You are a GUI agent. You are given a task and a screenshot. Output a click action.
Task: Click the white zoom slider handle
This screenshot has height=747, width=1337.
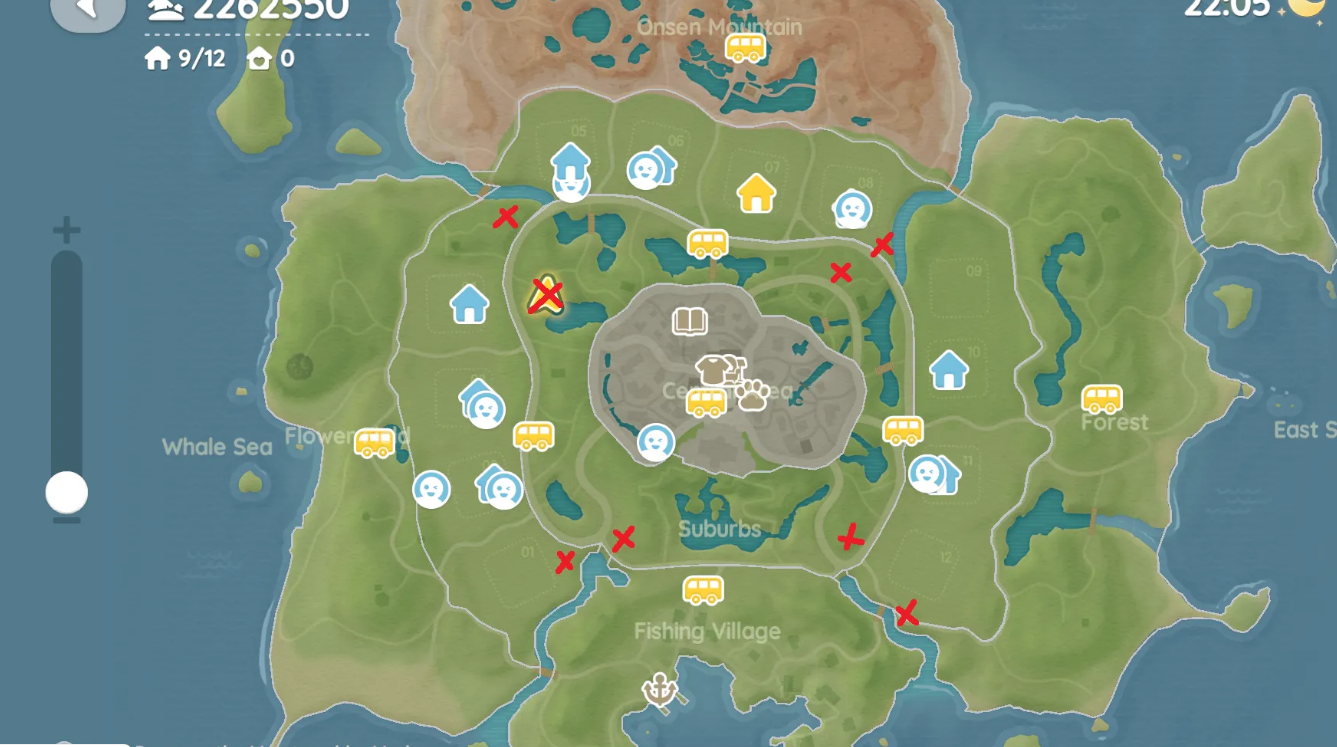(67, 492)
